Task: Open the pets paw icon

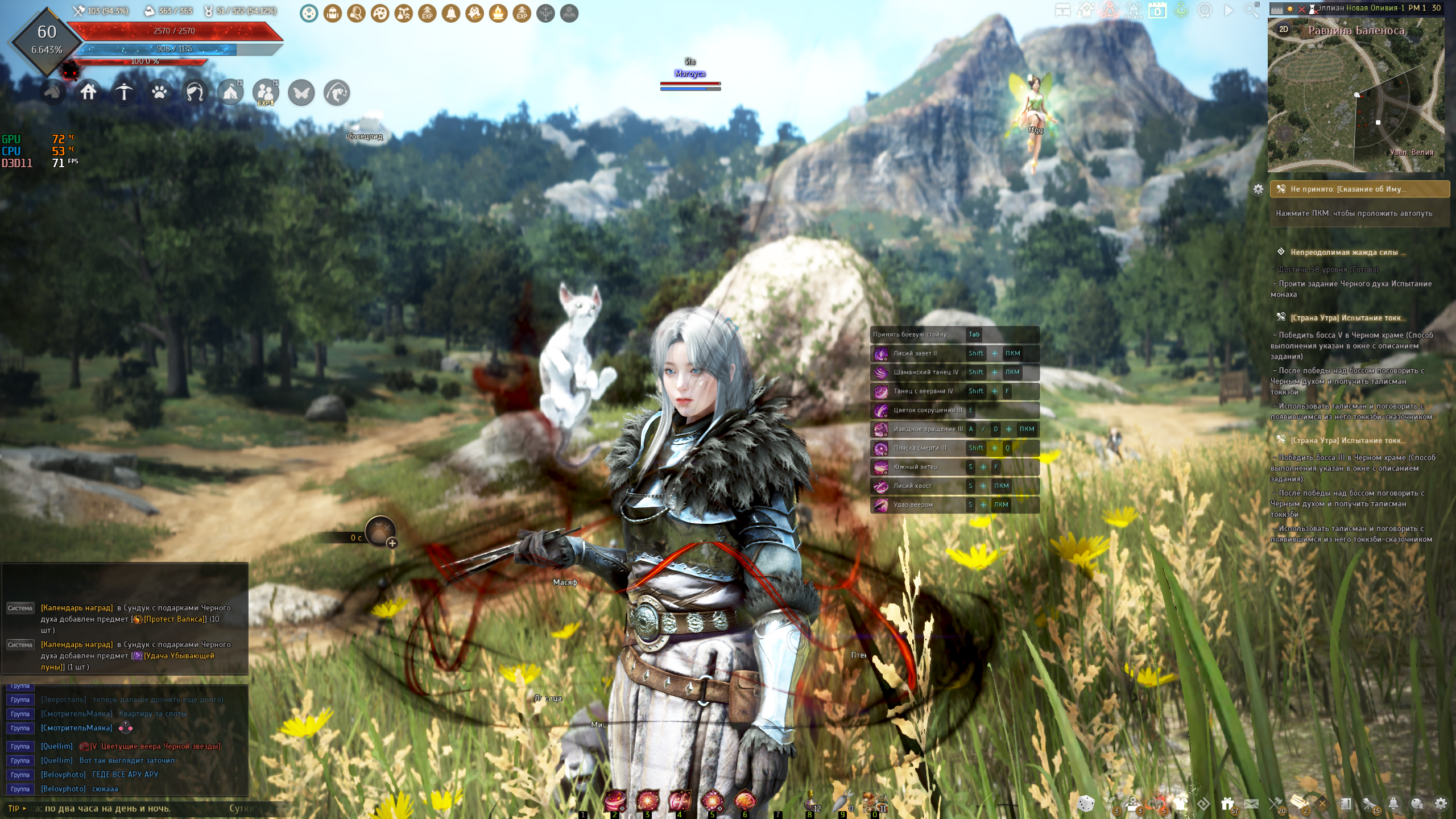Action: 159,92
